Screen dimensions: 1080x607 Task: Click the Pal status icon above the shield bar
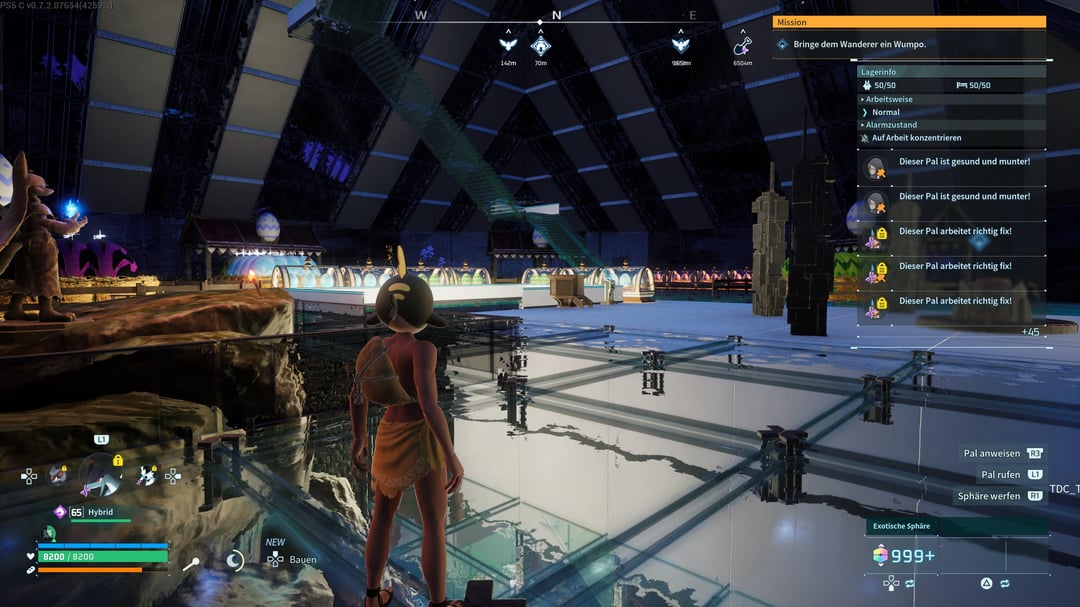pos(49,533)
